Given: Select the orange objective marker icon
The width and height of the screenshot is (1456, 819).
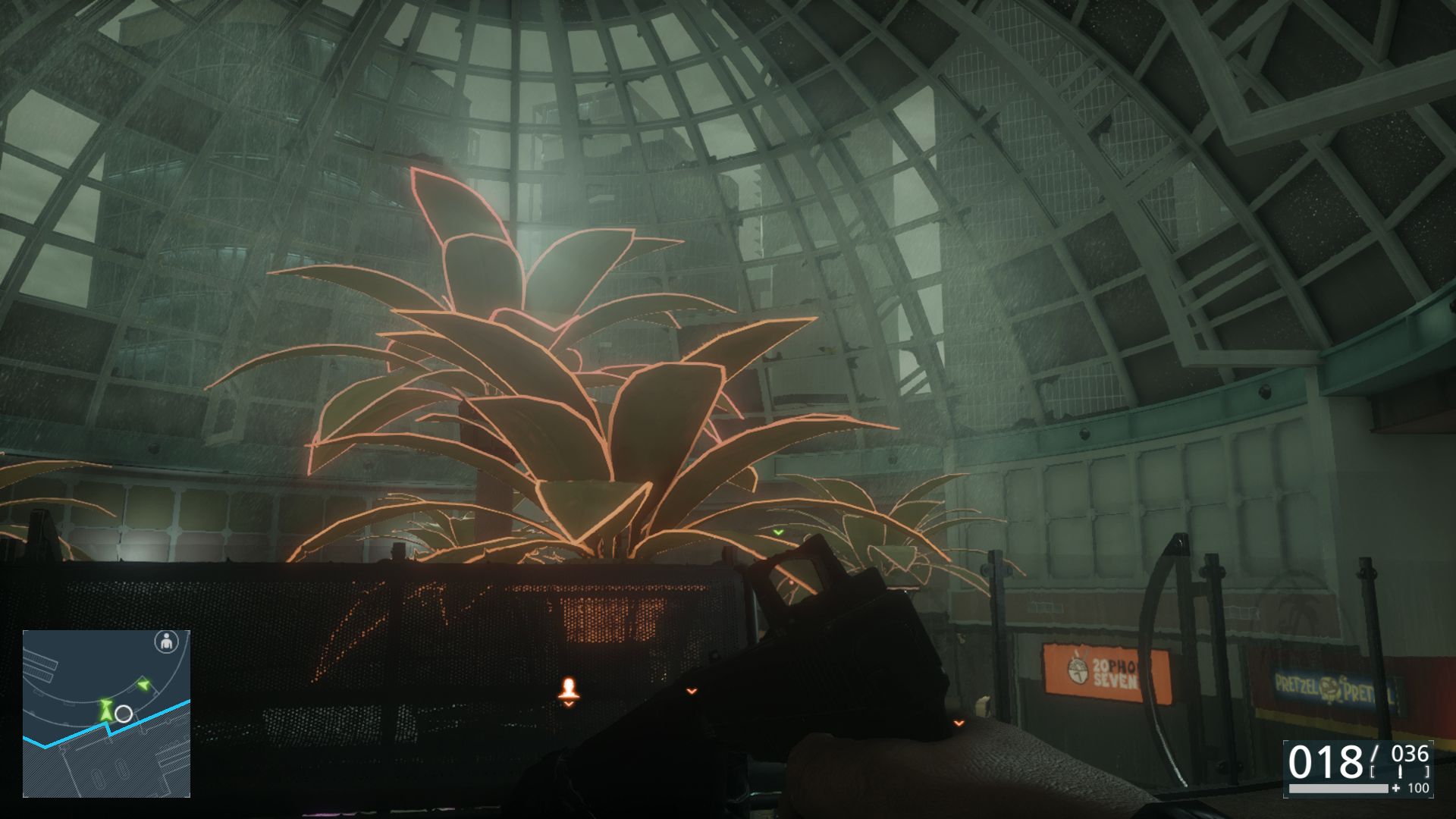Looking at the screenshot, I should coord(569,690).
